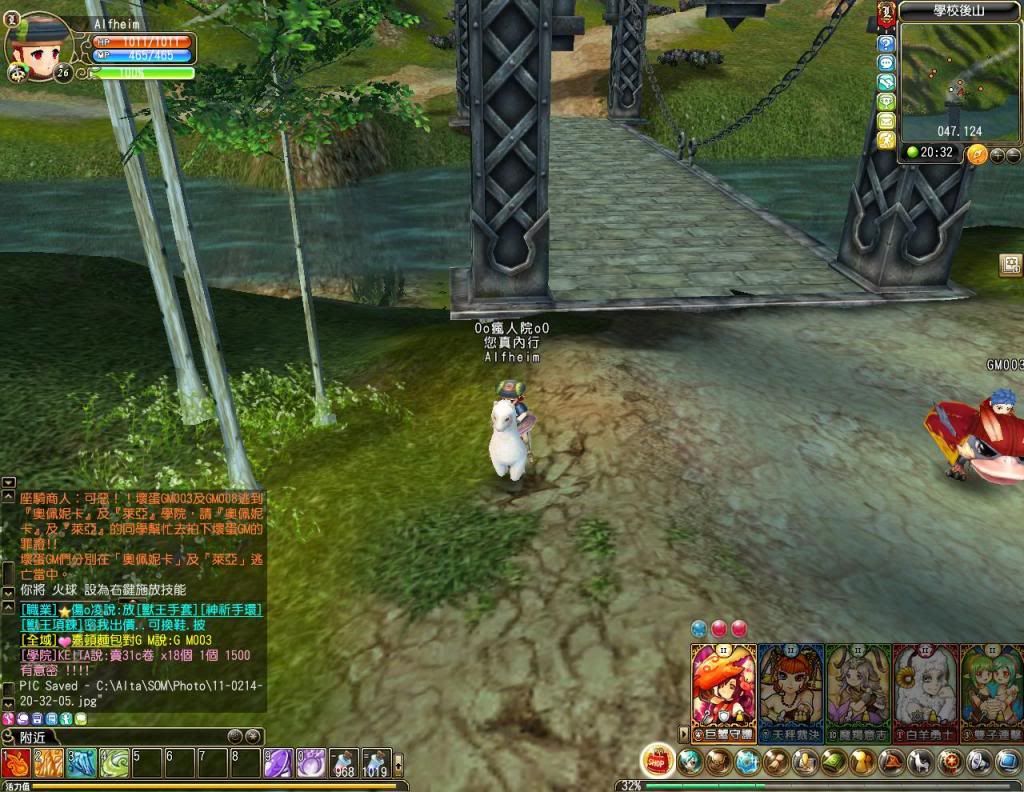1024x792 pixels.
Task: Open the orange compass button under the minimap
Action: (x=977, y=154)
